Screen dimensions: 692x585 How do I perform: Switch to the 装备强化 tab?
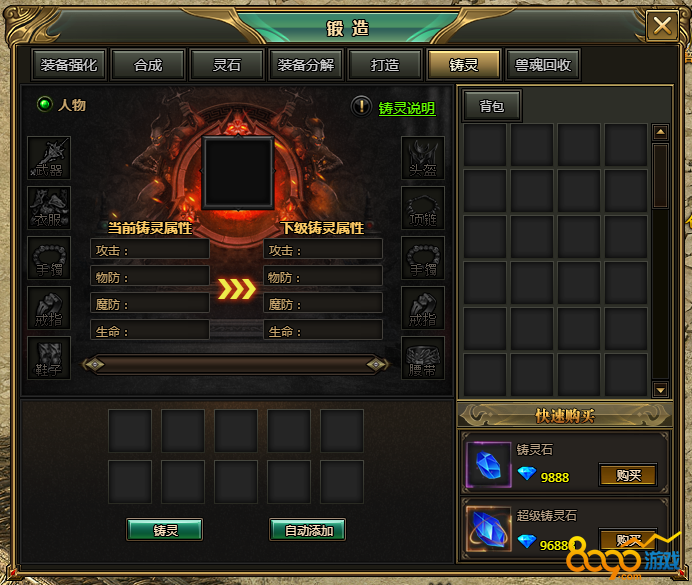pos(69,65)
